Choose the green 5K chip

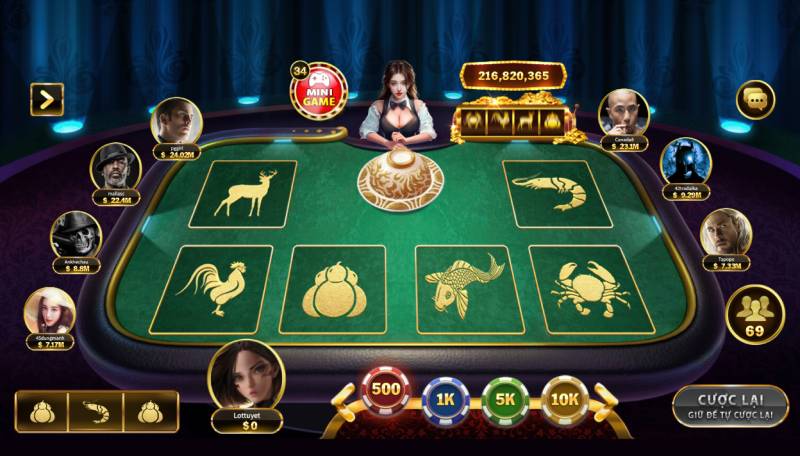pos(505,400)
